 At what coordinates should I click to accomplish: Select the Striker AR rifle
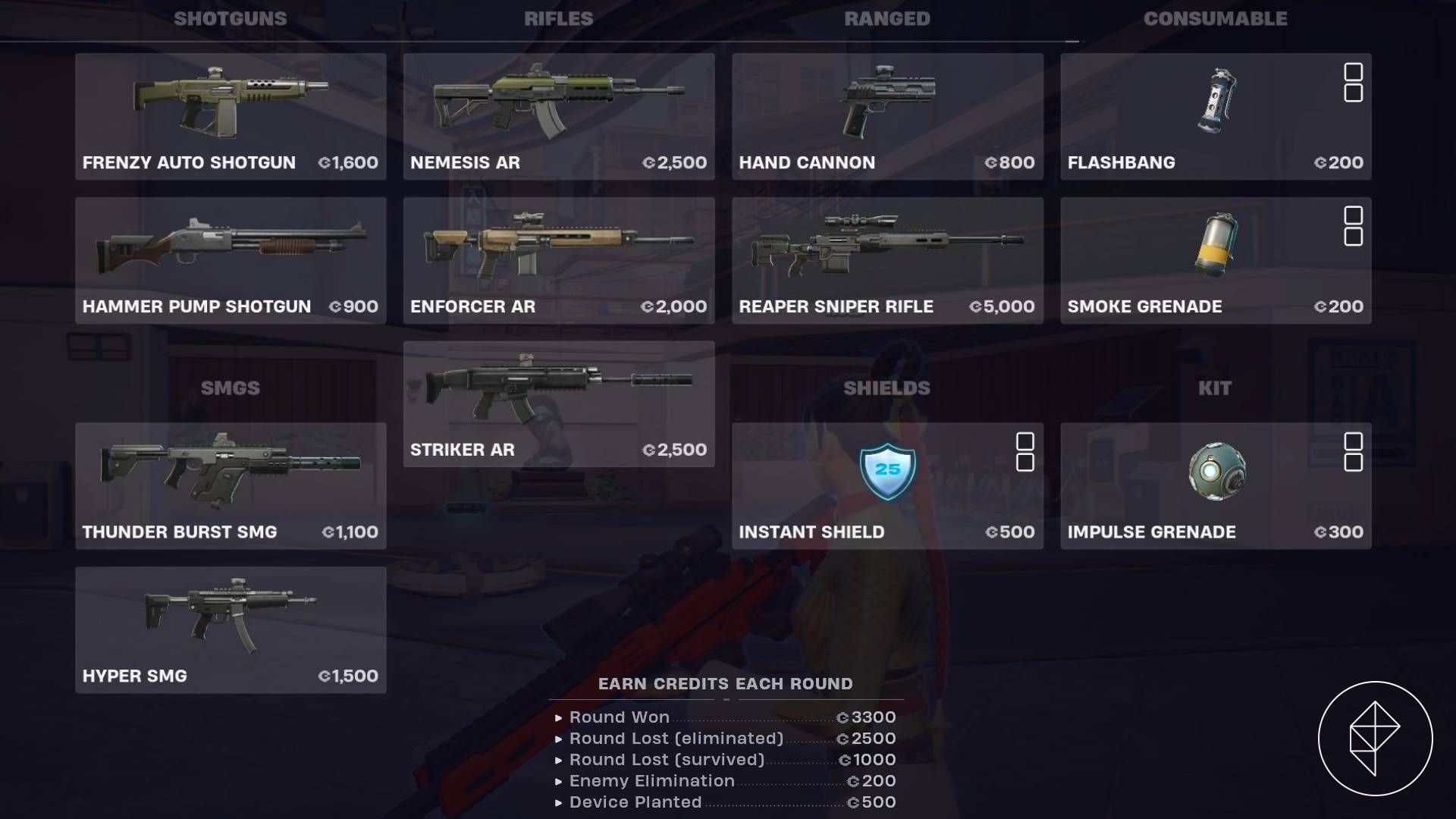[557, 402]
